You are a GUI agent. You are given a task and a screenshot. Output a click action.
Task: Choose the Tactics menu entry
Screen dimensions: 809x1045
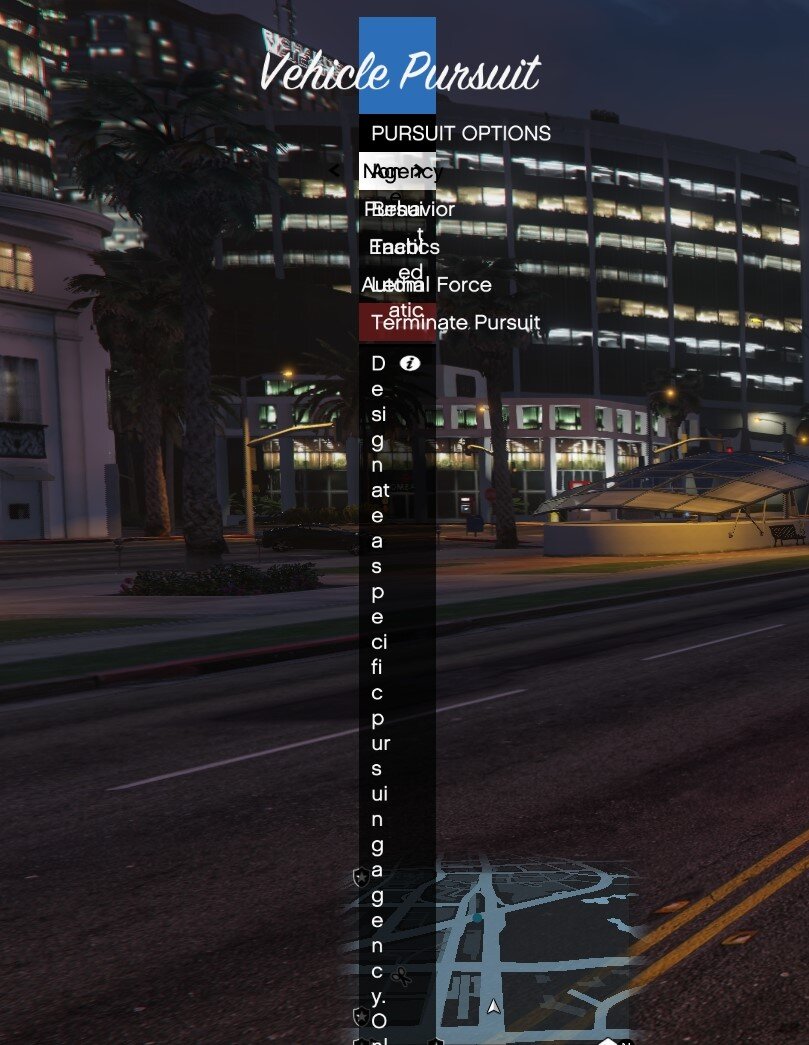[398, 247]
